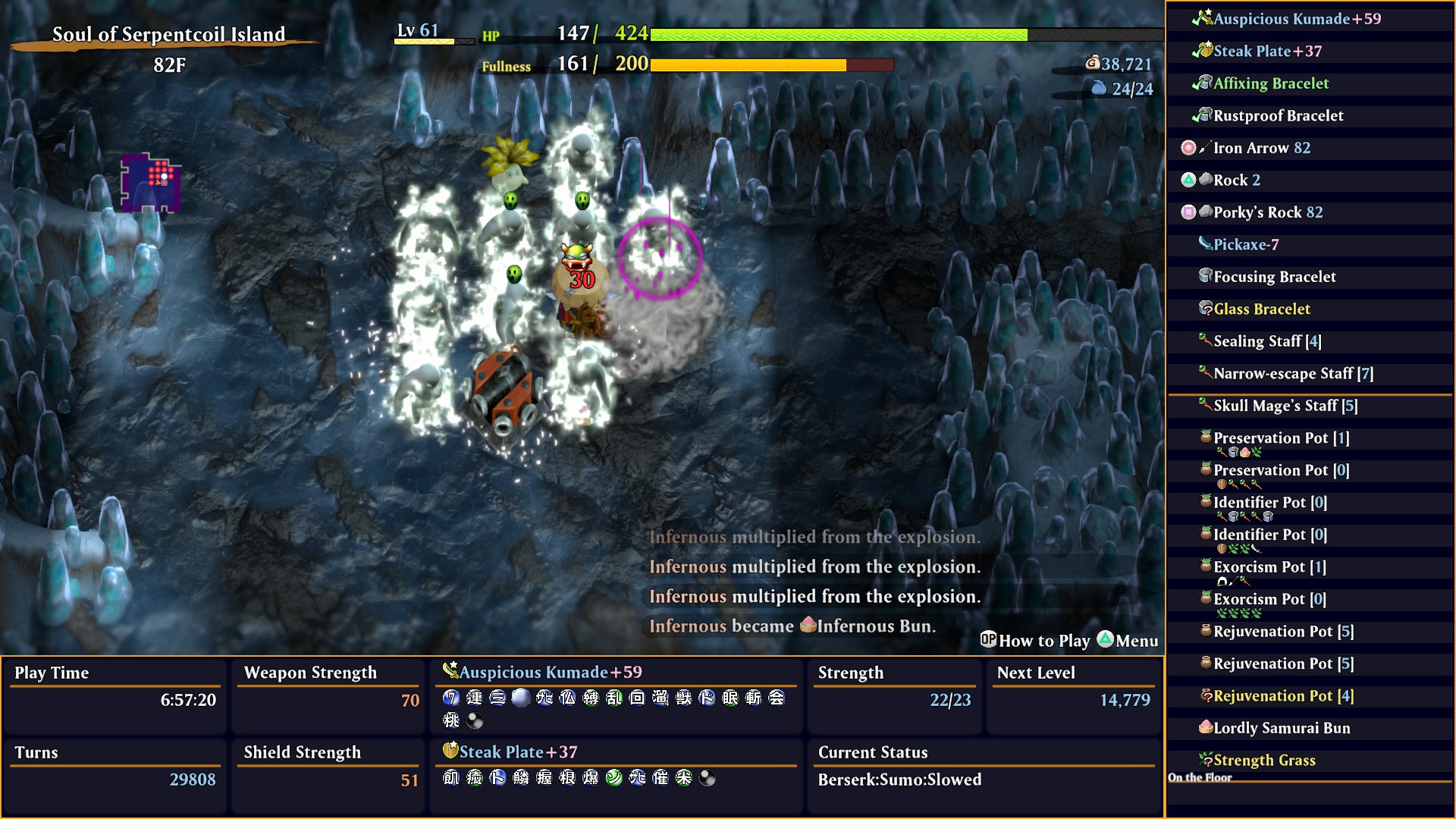
Task: Pick the Focusing Bracelet entry
Action: (x=1274, y=277)
